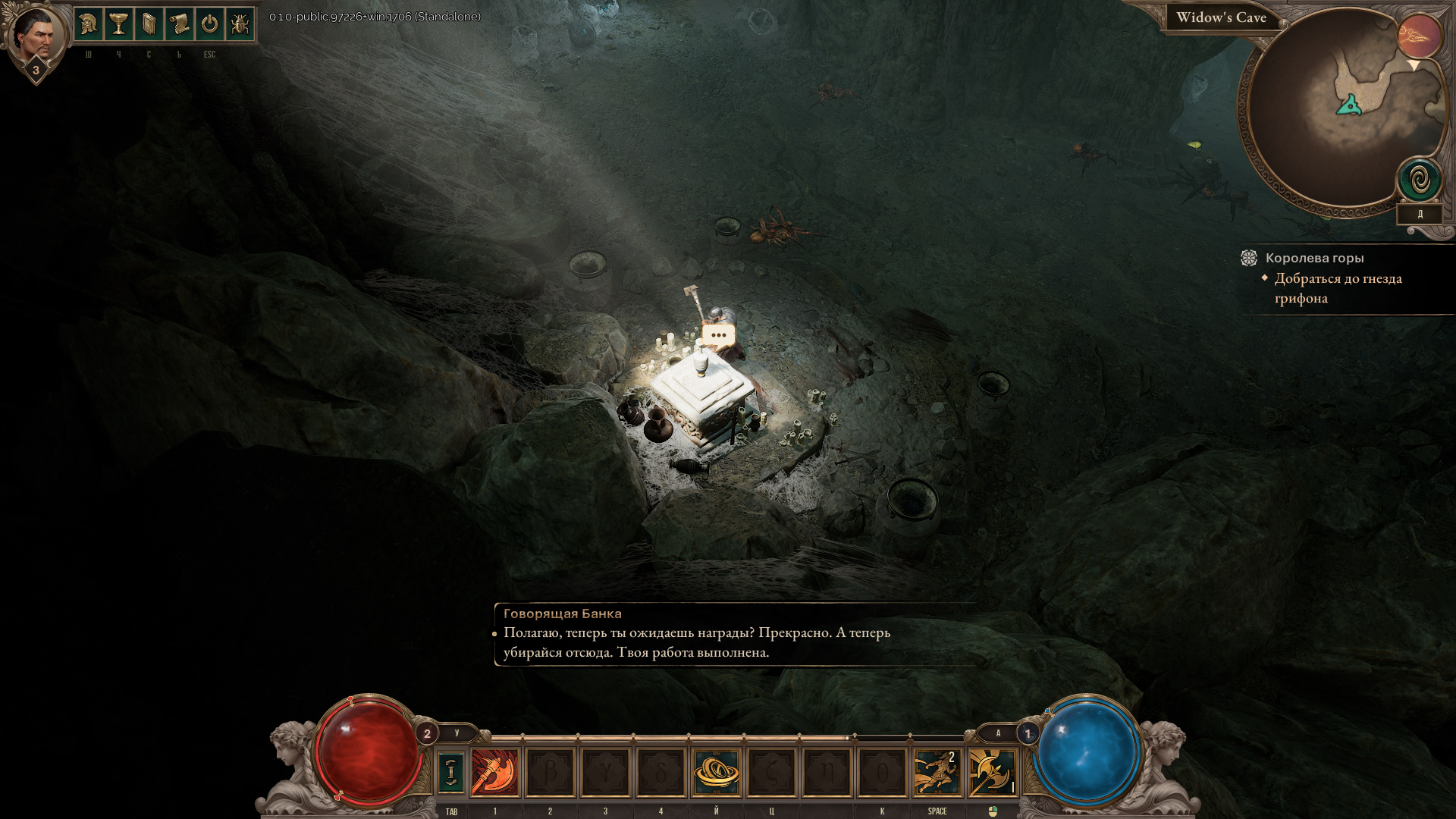The height and width of the screenshot is (819, 1456).
Task: Open the helmet character menu icon
Action: coord(88,24)
